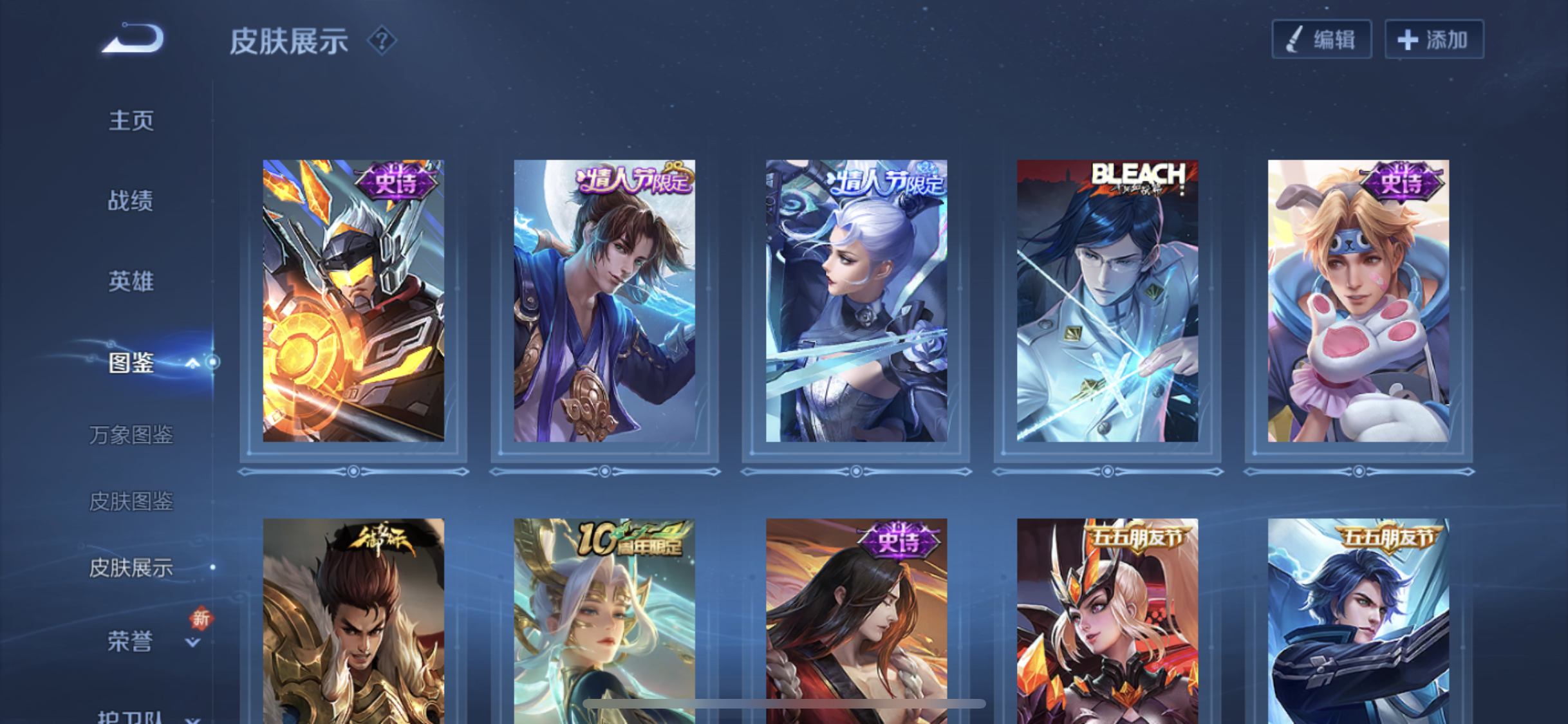Open the 皮肤展示 help question mark
This screenshot has width=1568, height=724.
tap(382, 41)
